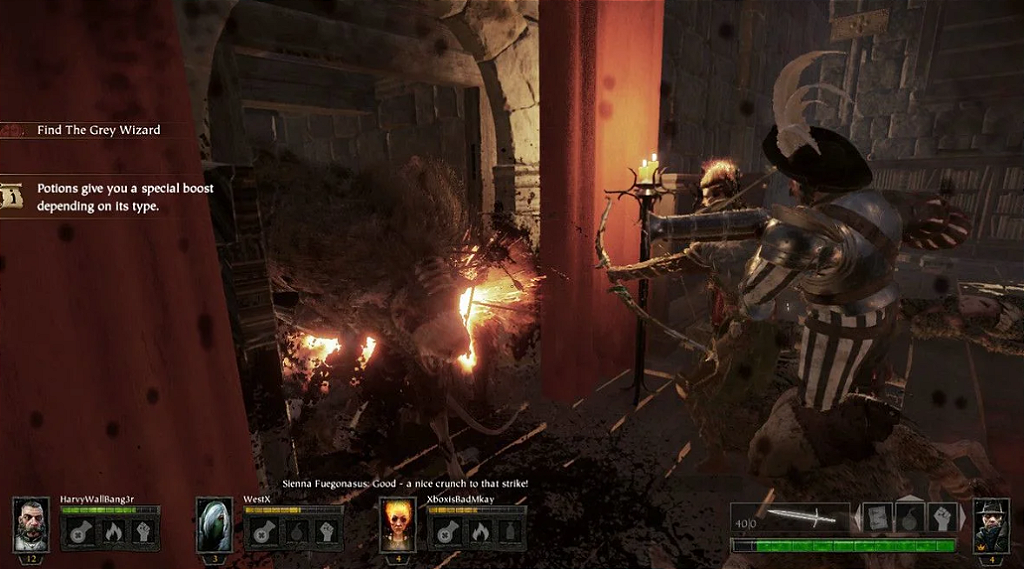Click XboxisBadMkay's potion bottle icon
This screenshot has height=569, width=1024.
point(508,531)
